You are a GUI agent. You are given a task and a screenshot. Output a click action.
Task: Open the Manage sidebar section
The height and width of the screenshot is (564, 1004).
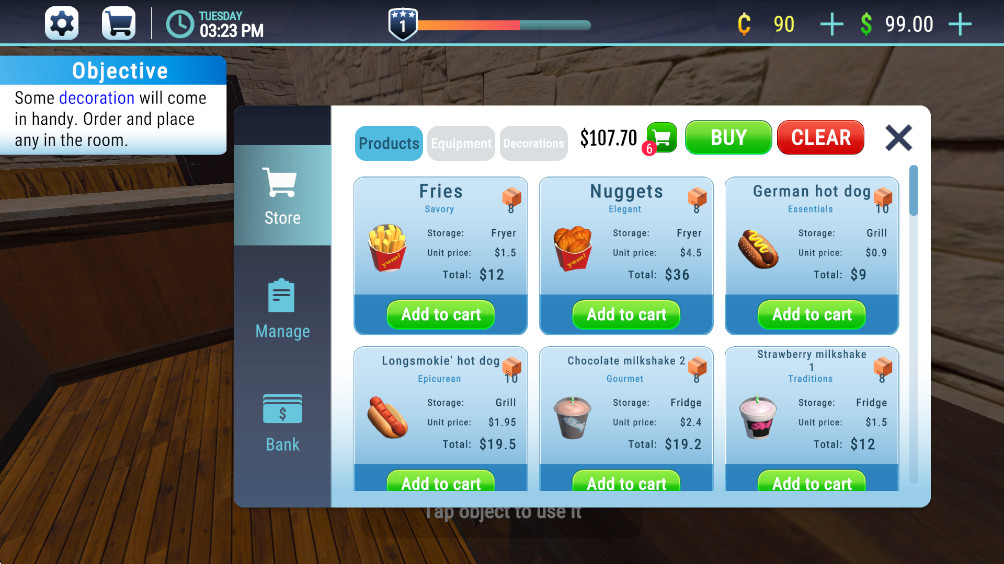tap(282, 309)
